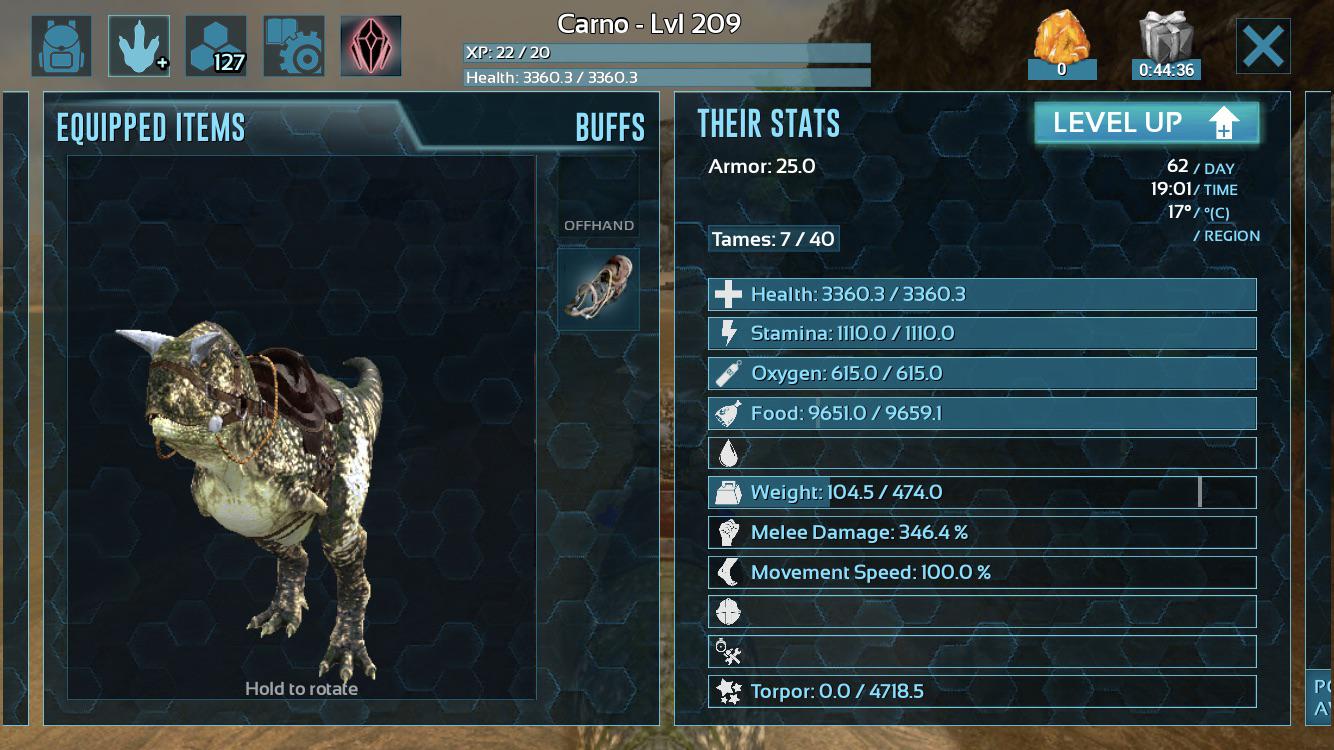Click the Ancient Amber hexagon icon showing 127
This screenshot has width=1334, height=750.
(216, 43)
